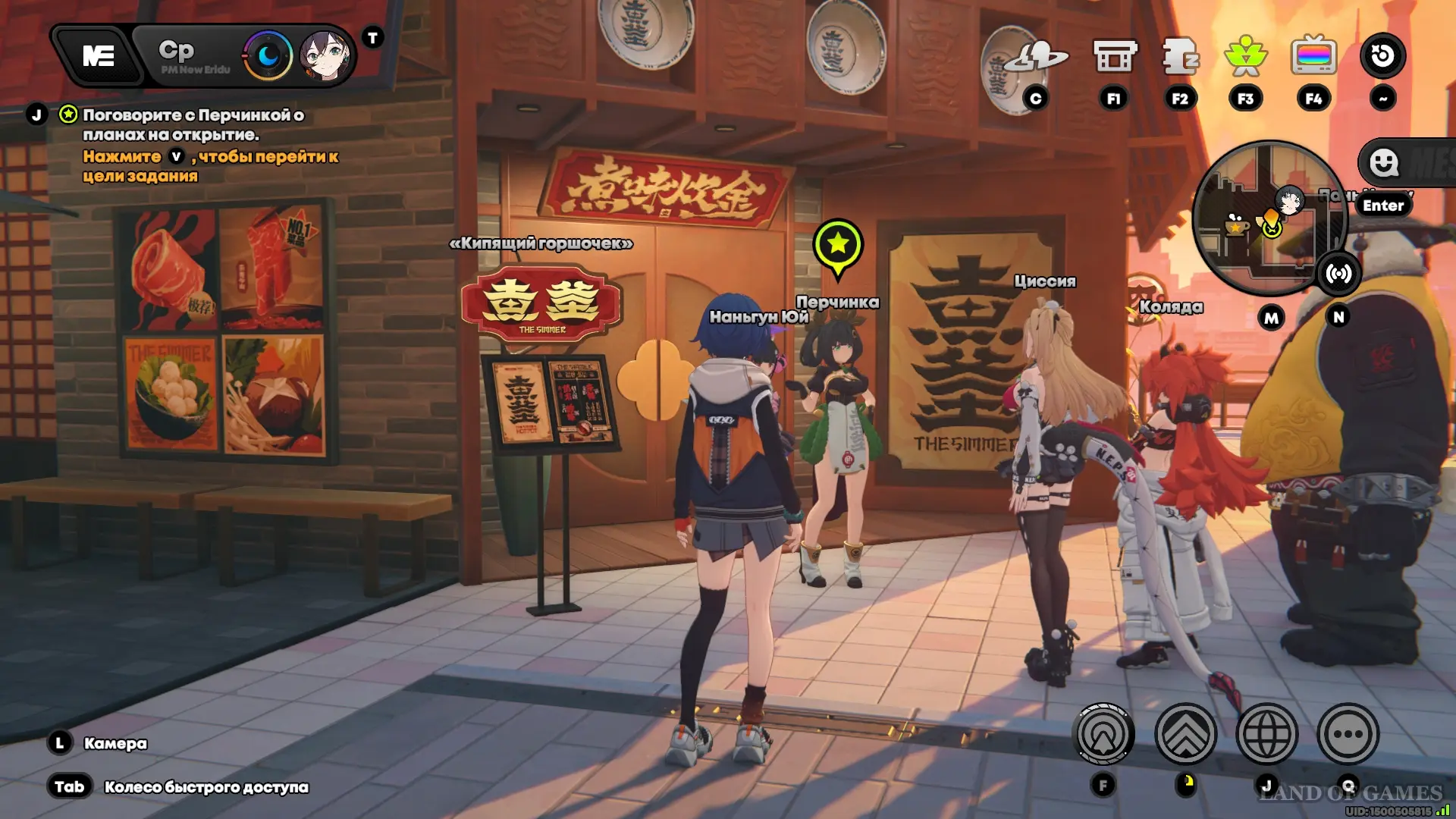Open the green figure event icon

click(x=1245, y=57)
